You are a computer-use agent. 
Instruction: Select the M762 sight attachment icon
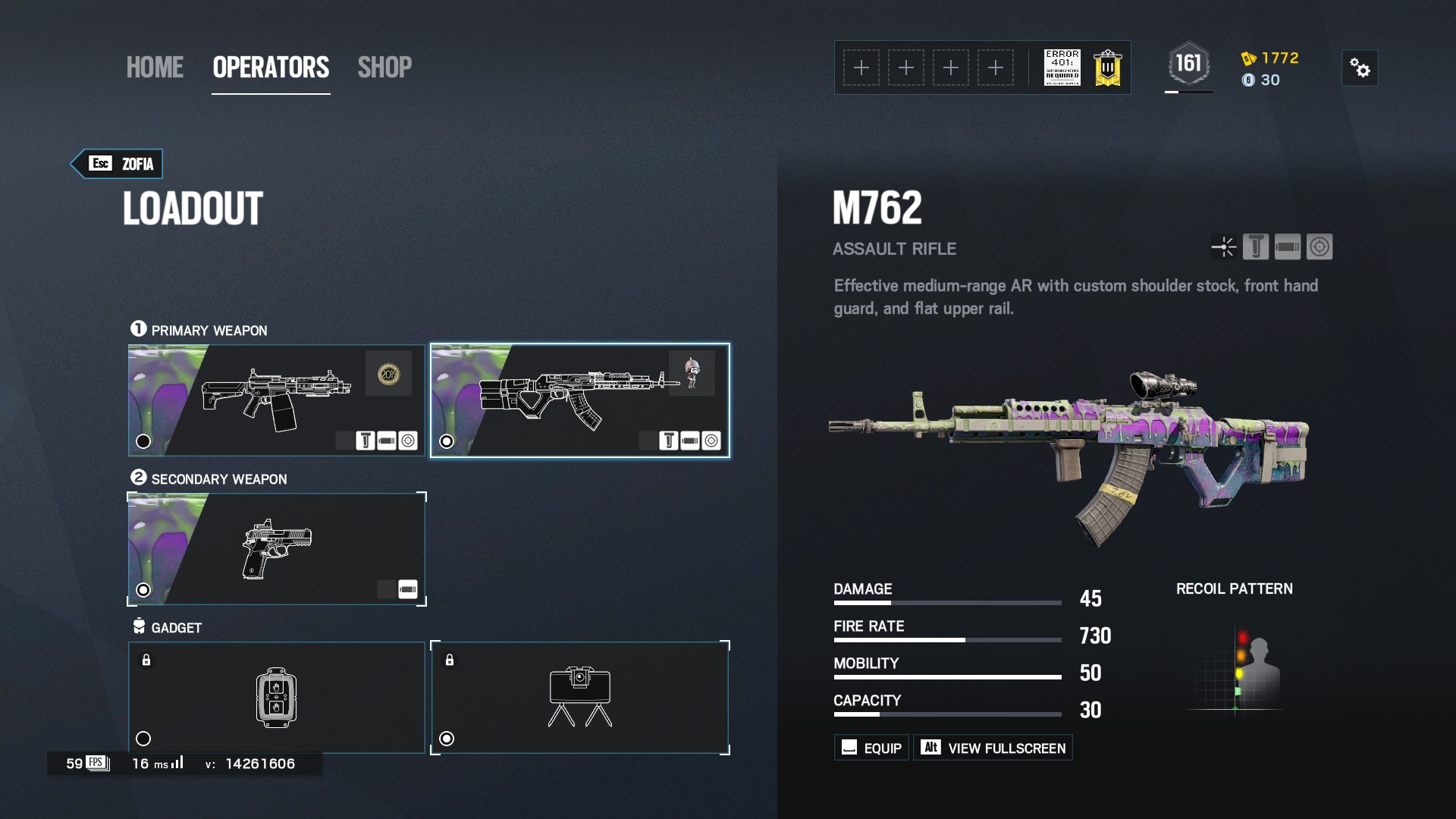pos(1319,247)
